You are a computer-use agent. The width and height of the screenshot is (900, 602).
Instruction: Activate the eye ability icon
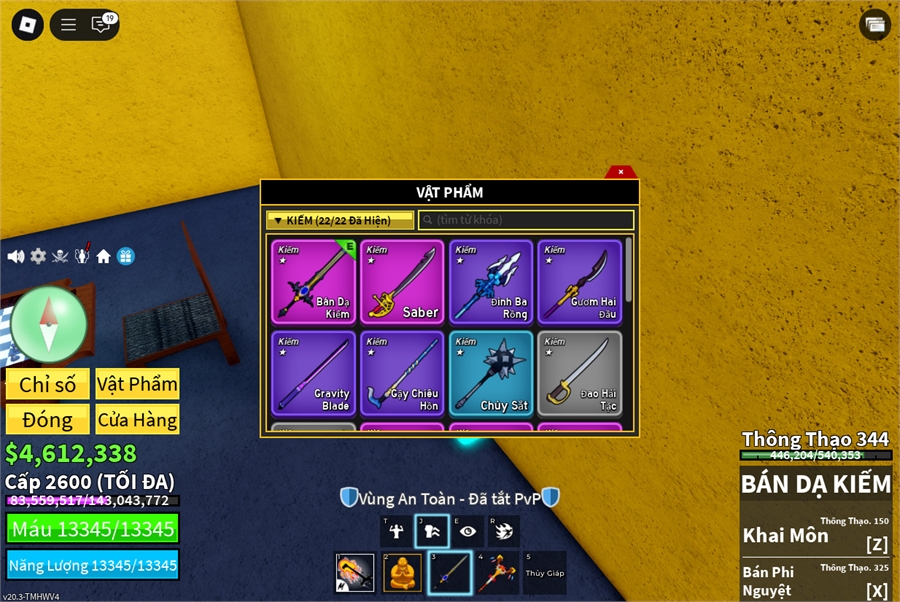(468, 532)
